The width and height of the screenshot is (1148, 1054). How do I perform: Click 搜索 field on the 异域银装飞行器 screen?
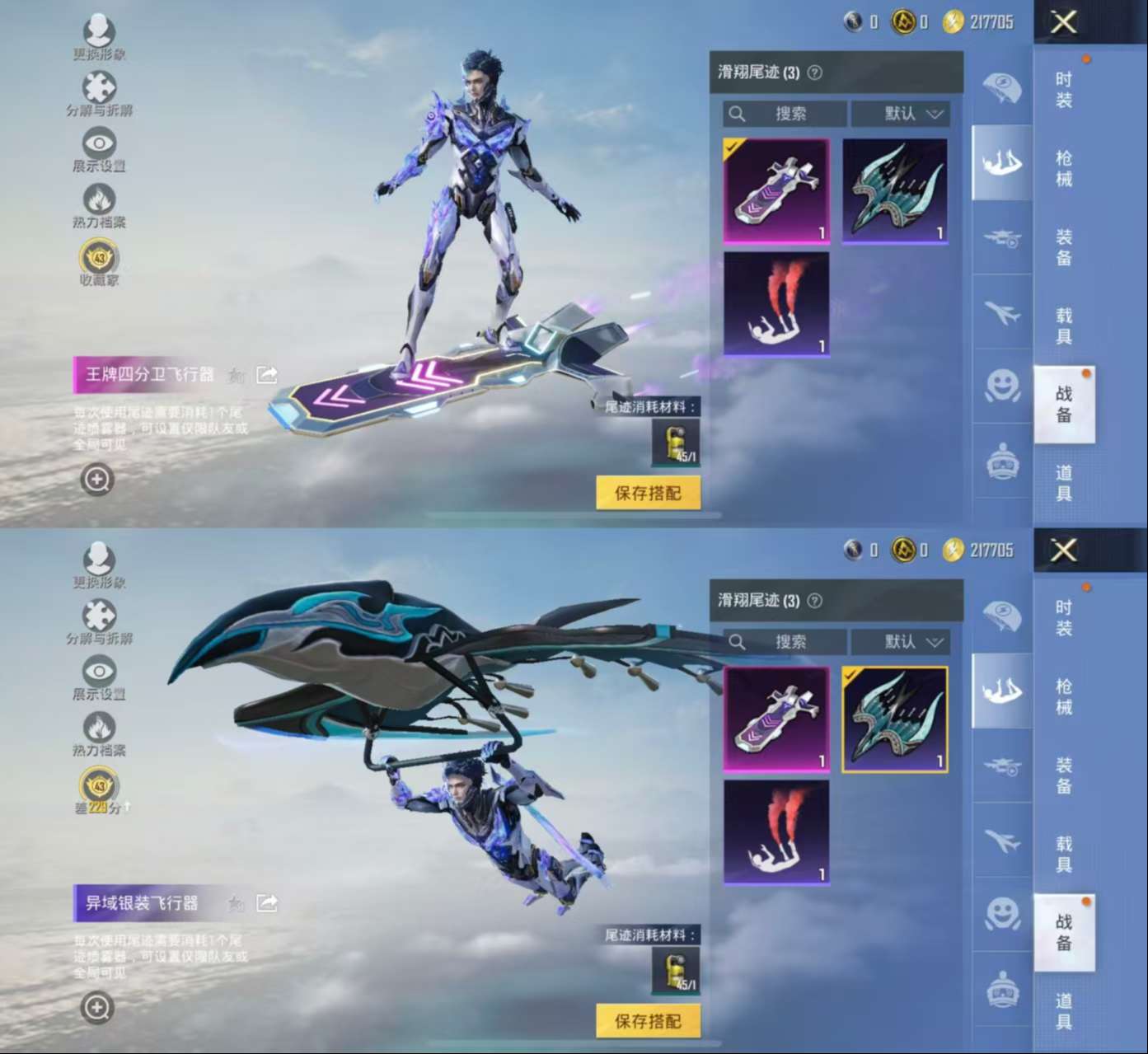pyautogui.click(x=785, y=642)
